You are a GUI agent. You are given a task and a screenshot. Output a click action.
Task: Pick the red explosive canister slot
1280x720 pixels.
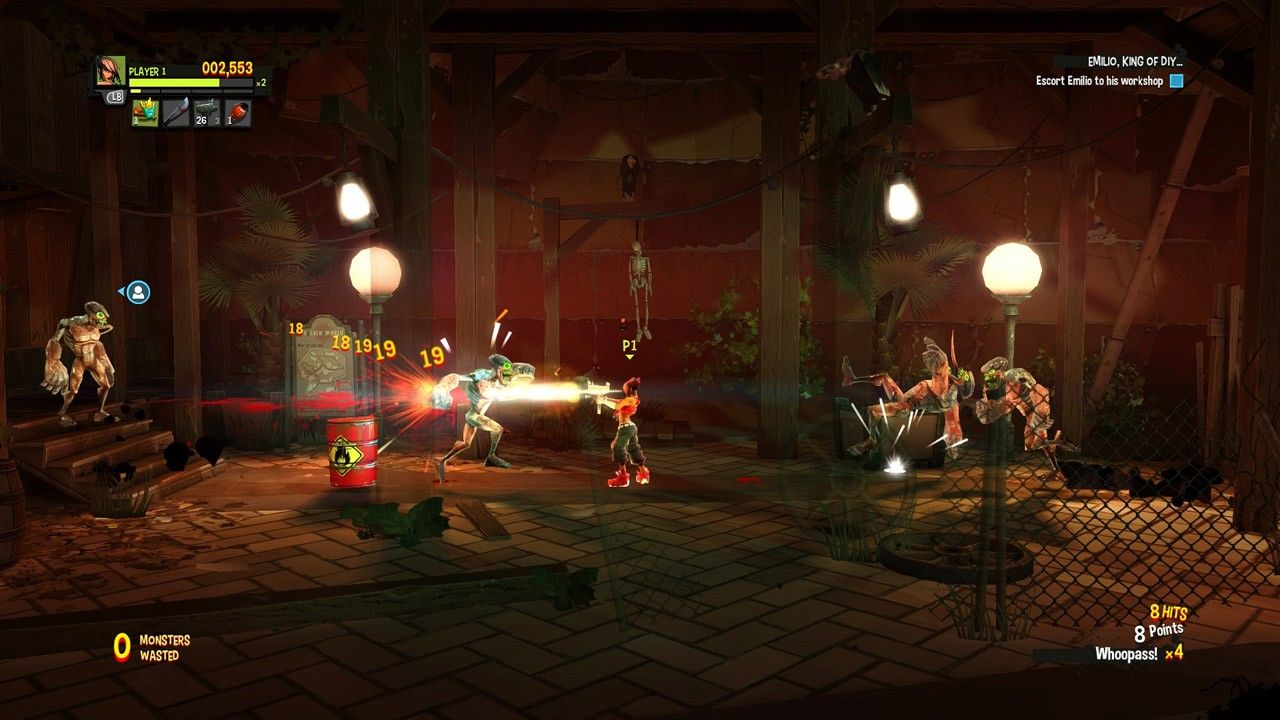[x=237, y=113]
